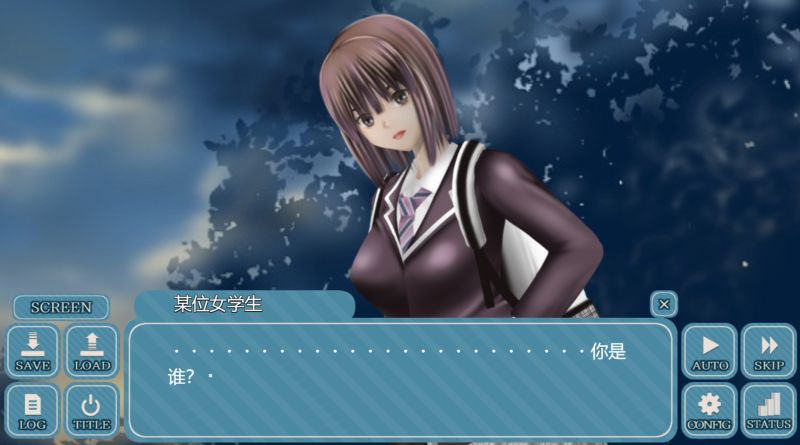Image resolution: width=800 pixels, height=445 pixels.
Task: Return to the TITLE screen
Action: click(x=92, y=410)
